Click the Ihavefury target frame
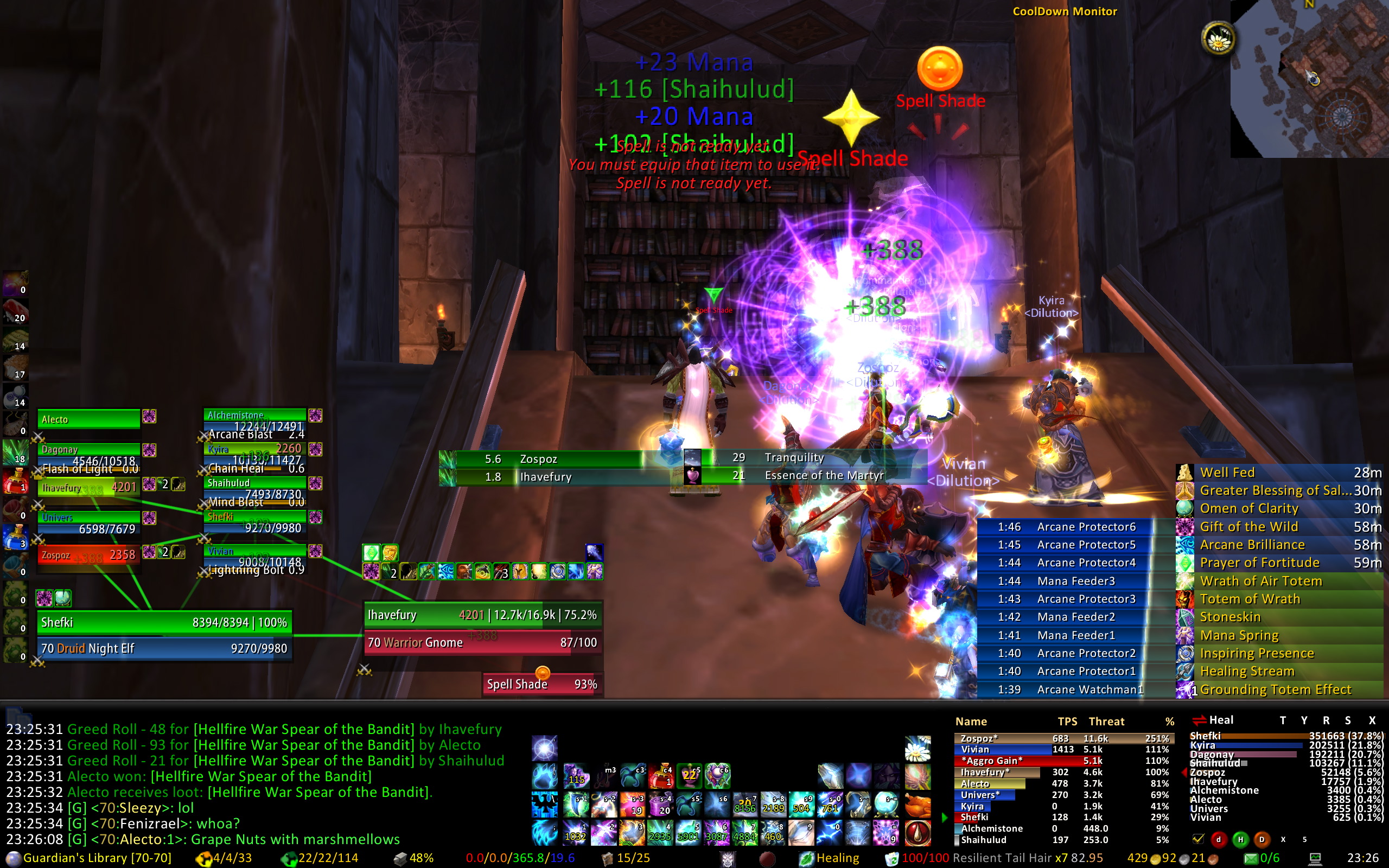 (482, 615)
